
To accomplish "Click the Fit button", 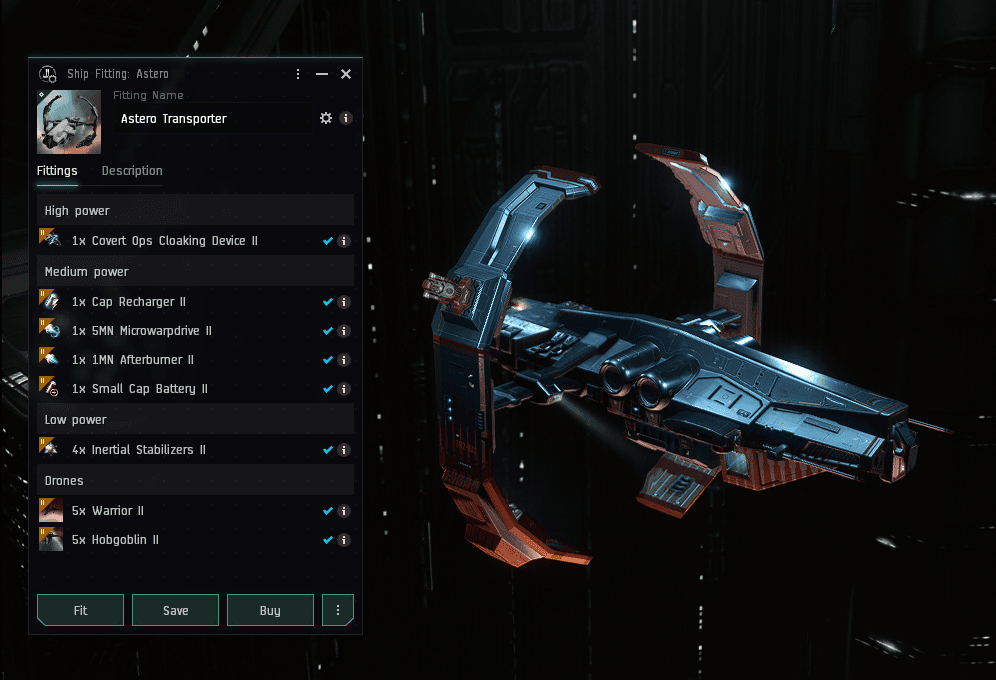I will (x=80, y=610).
